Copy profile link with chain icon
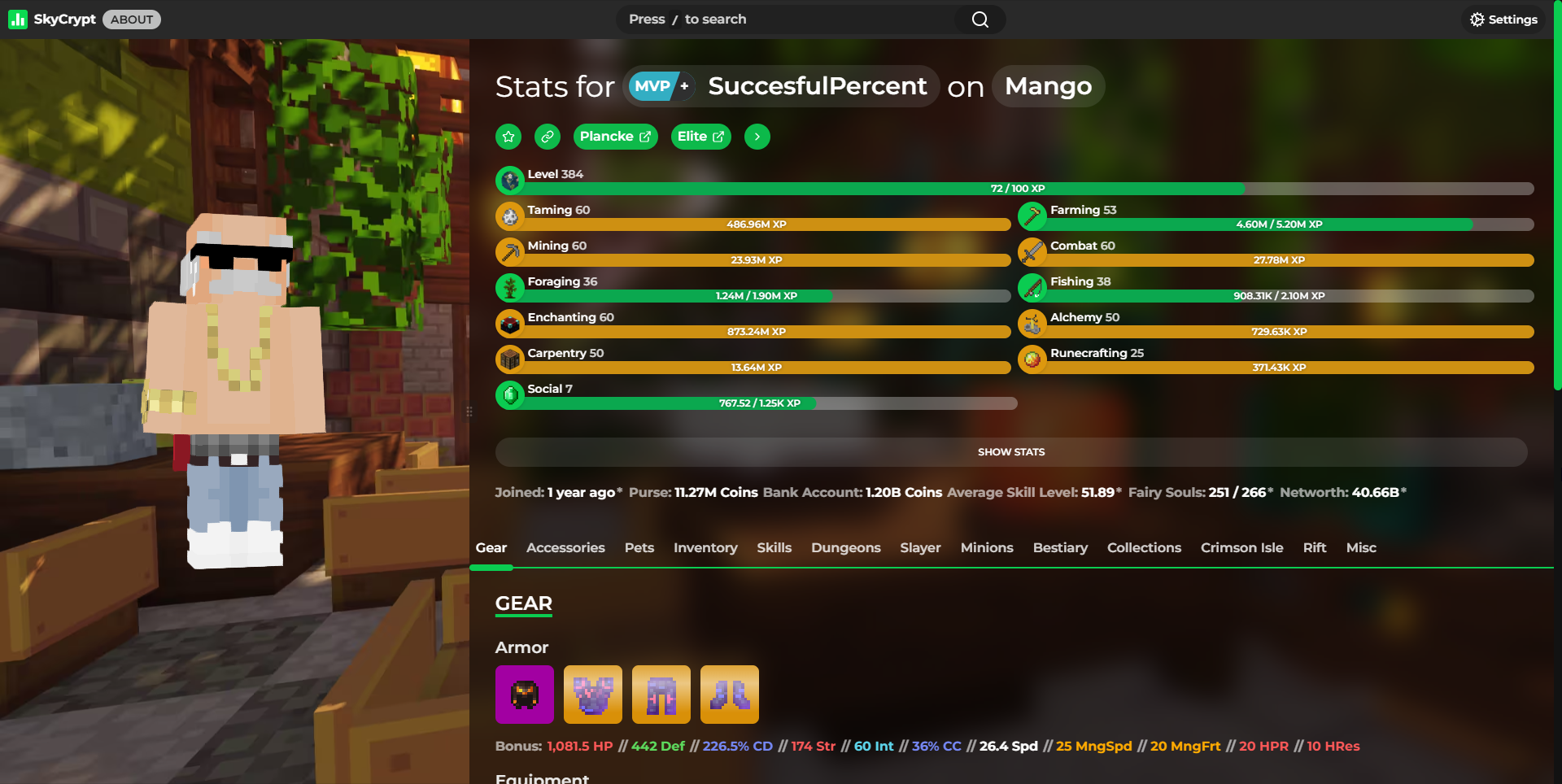 (548, 137)
